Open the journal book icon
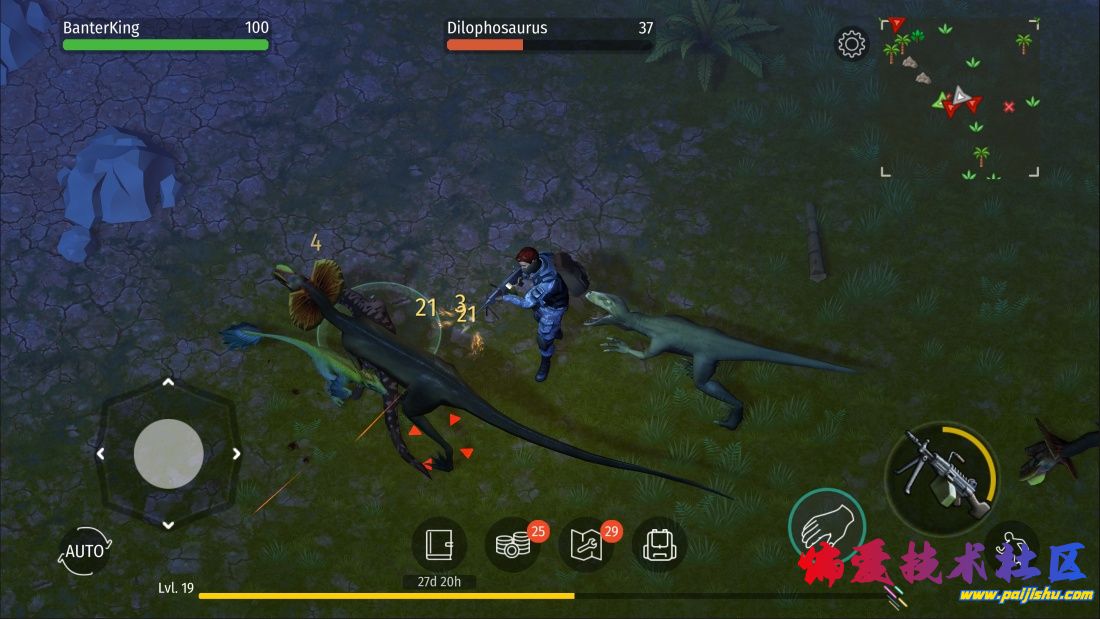 (439, 544)
